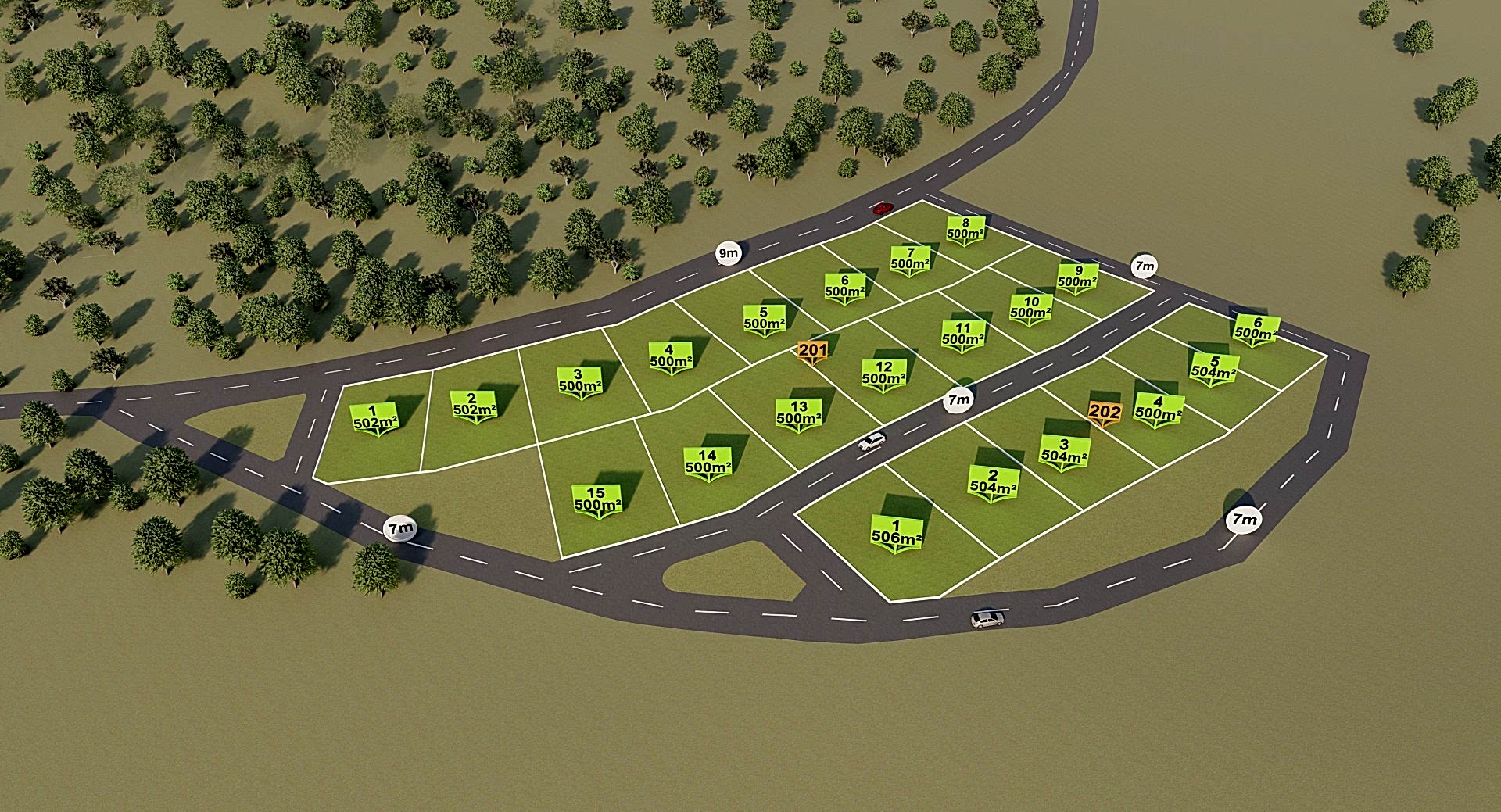Select plot 14 green tag
1501x812 pixels.
pos(708,462)
